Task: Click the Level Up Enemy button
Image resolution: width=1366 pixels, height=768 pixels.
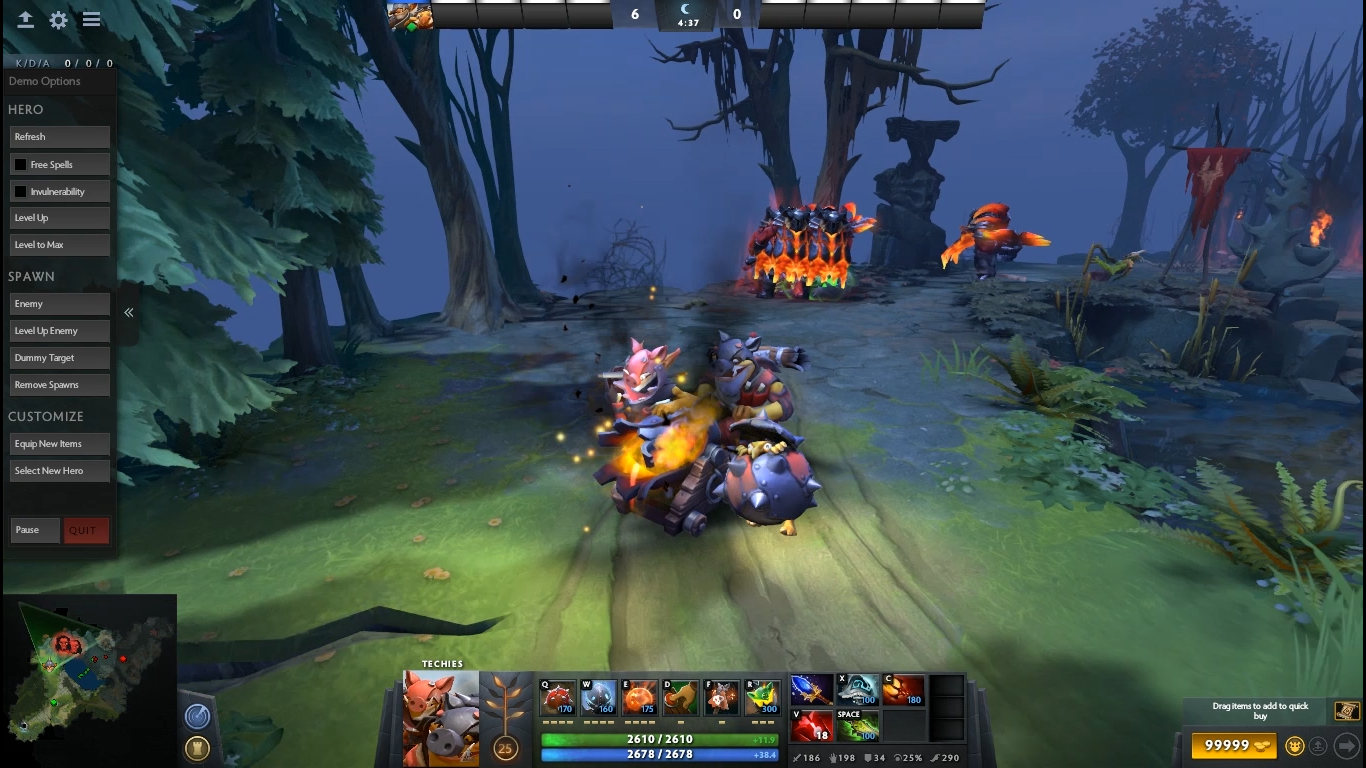Action: click(59, 331)
